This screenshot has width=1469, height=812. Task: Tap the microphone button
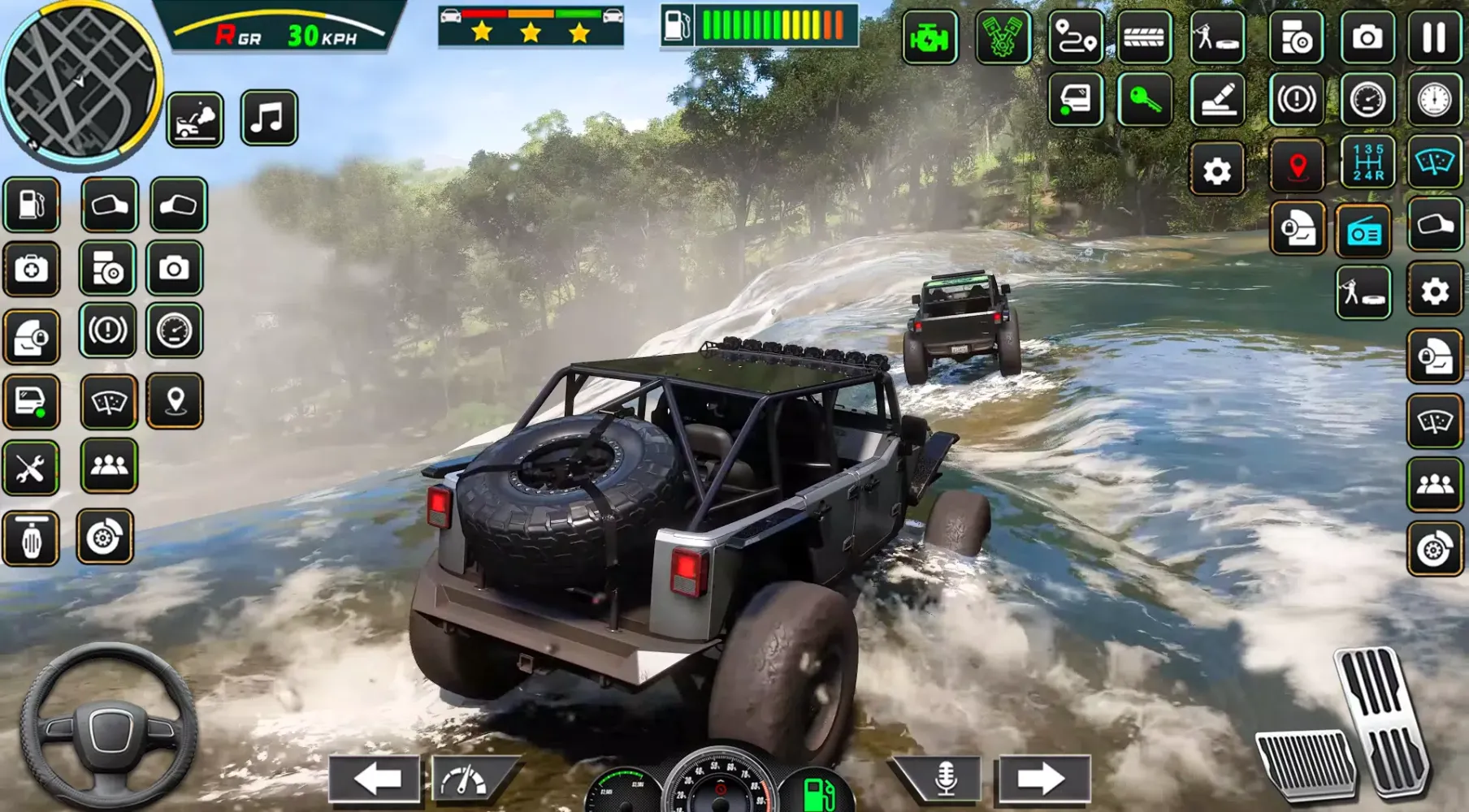coord(945,779)
